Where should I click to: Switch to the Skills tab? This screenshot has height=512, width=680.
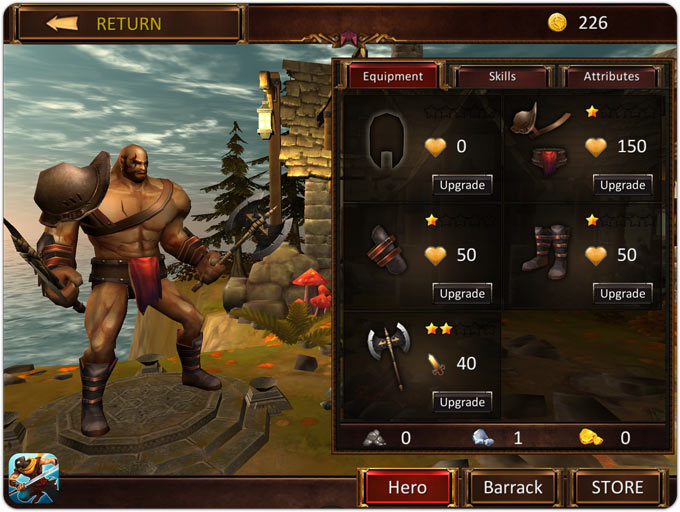[x=502, y=76]
